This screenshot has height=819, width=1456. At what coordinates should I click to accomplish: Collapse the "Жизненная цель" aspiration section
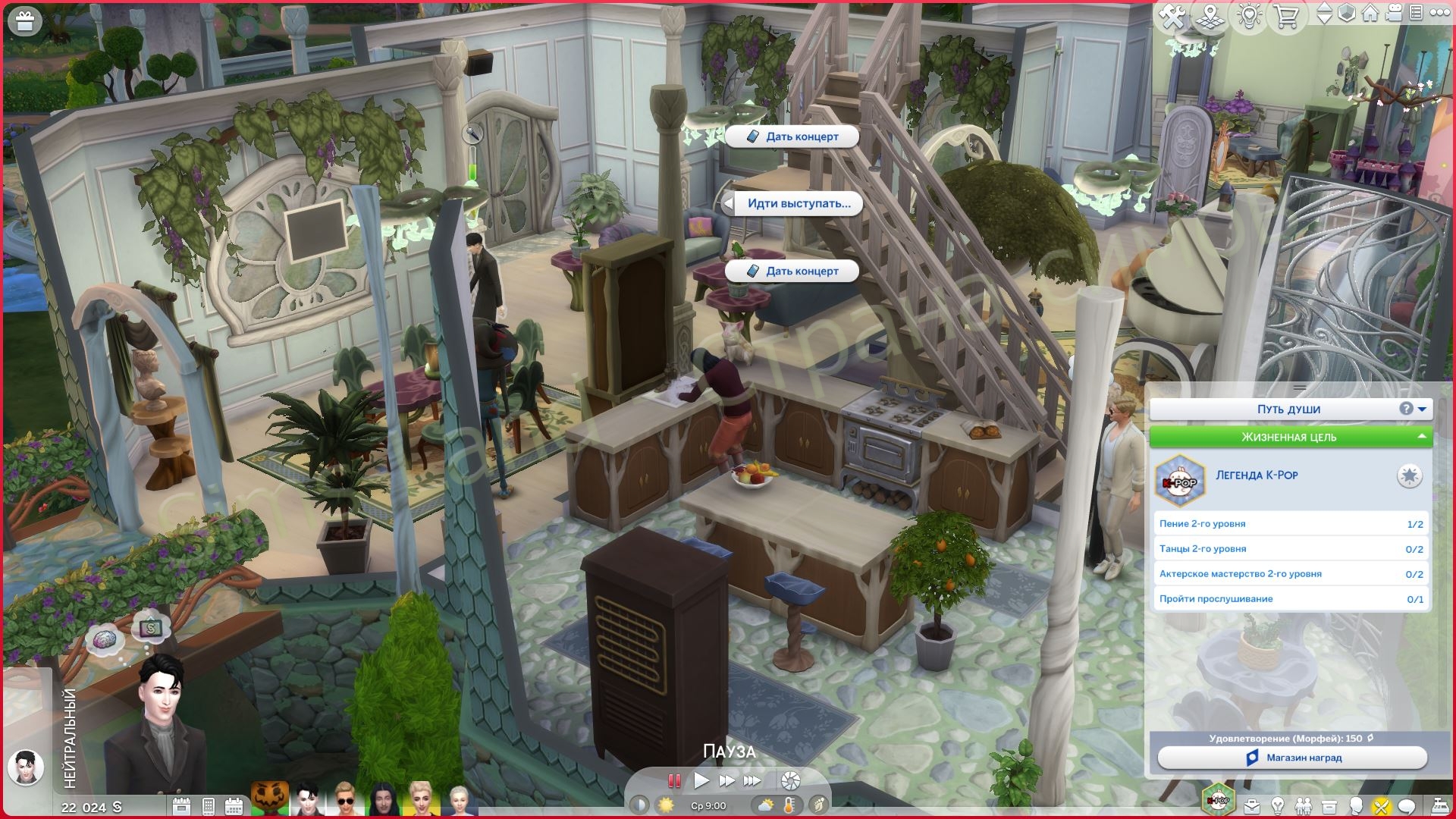(1421, 437)
